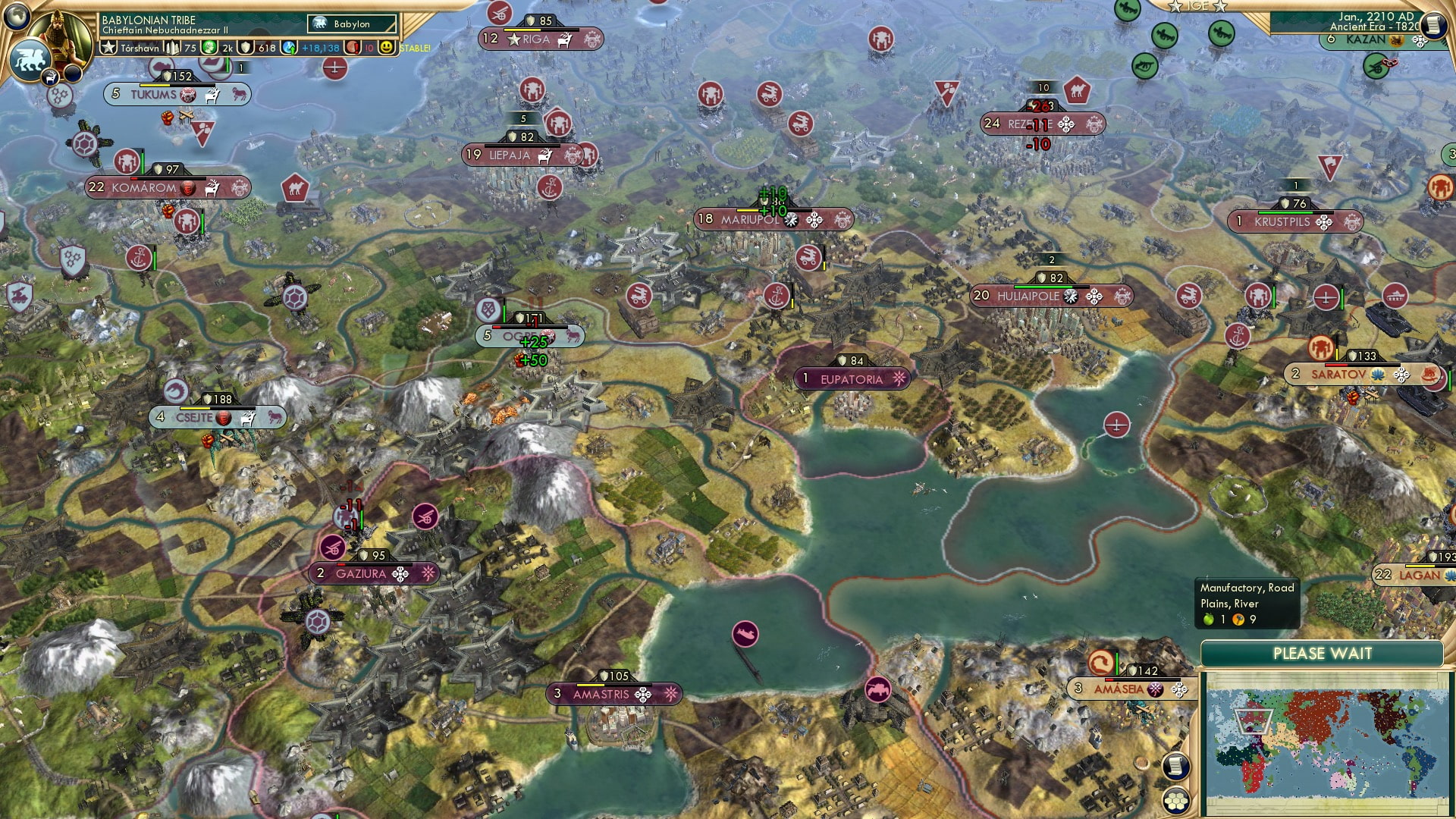1456x819 pixels.
Task: Click the culture star beside Tórshavn
Action: coord(108,48)
